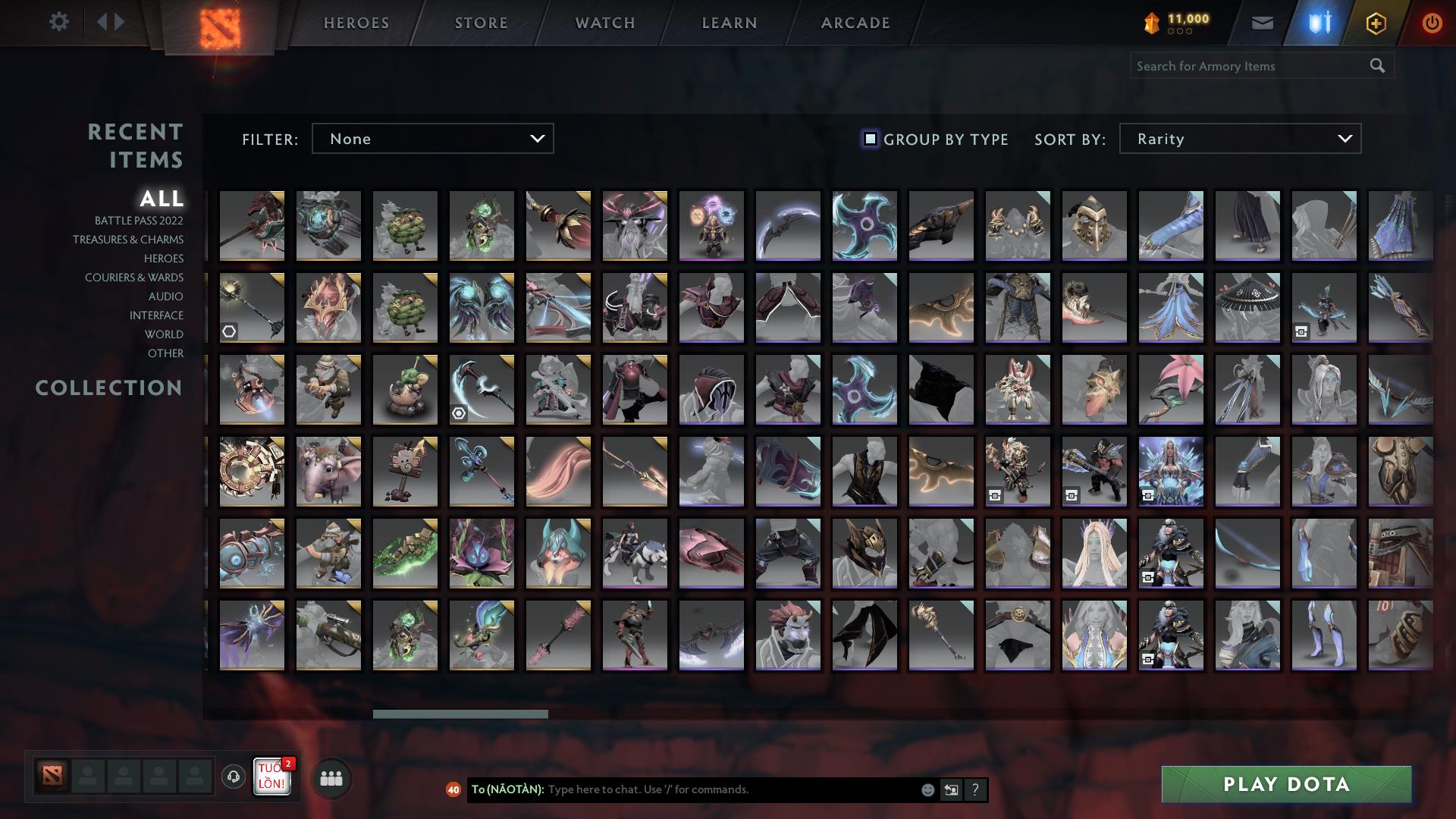Open the FILTER dropdown set to None

click(432, 139)
